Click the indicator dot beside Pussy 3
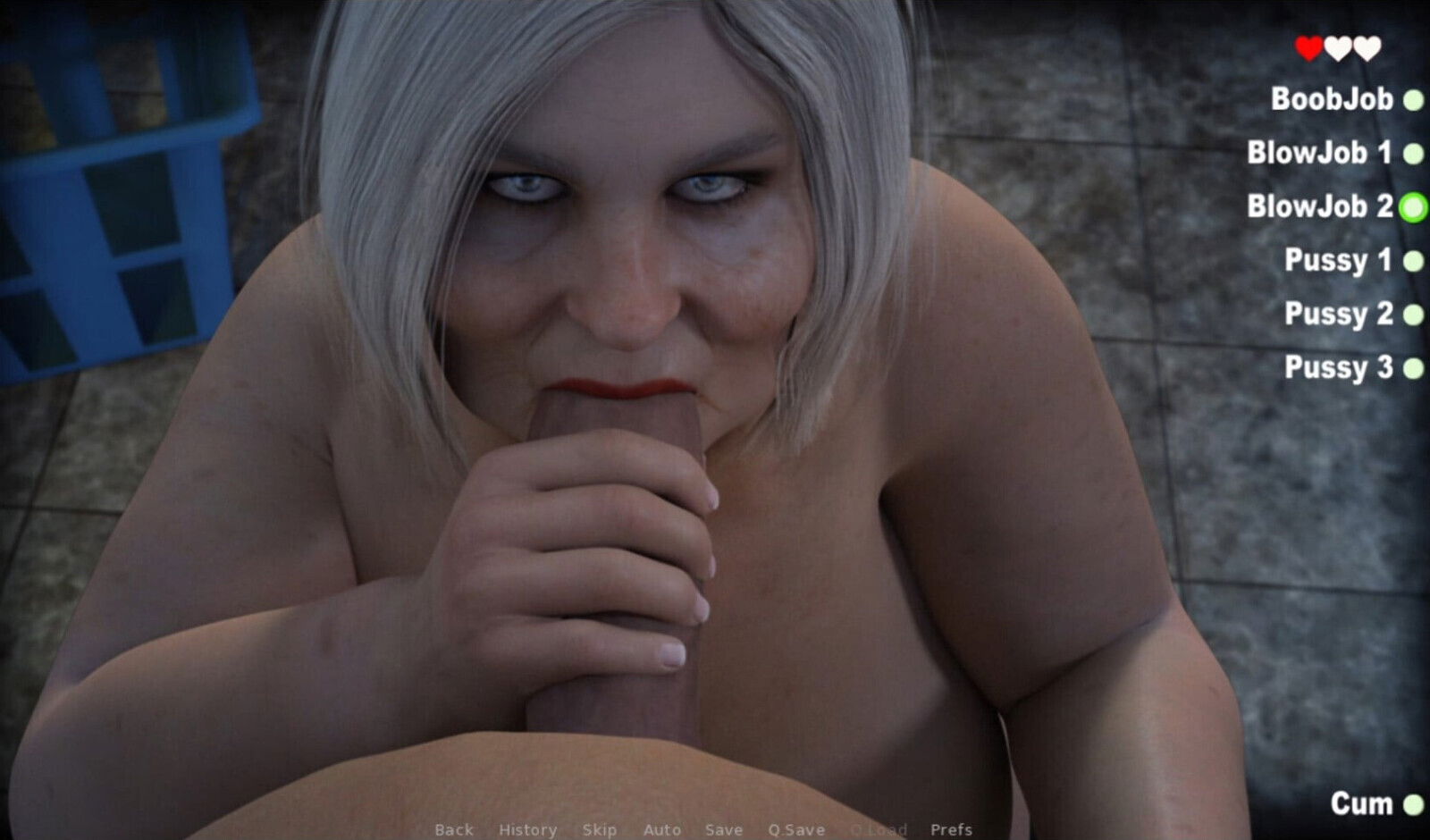Image resolution: width=1430 pixels, height=840 pixels. coord(1413,368)
